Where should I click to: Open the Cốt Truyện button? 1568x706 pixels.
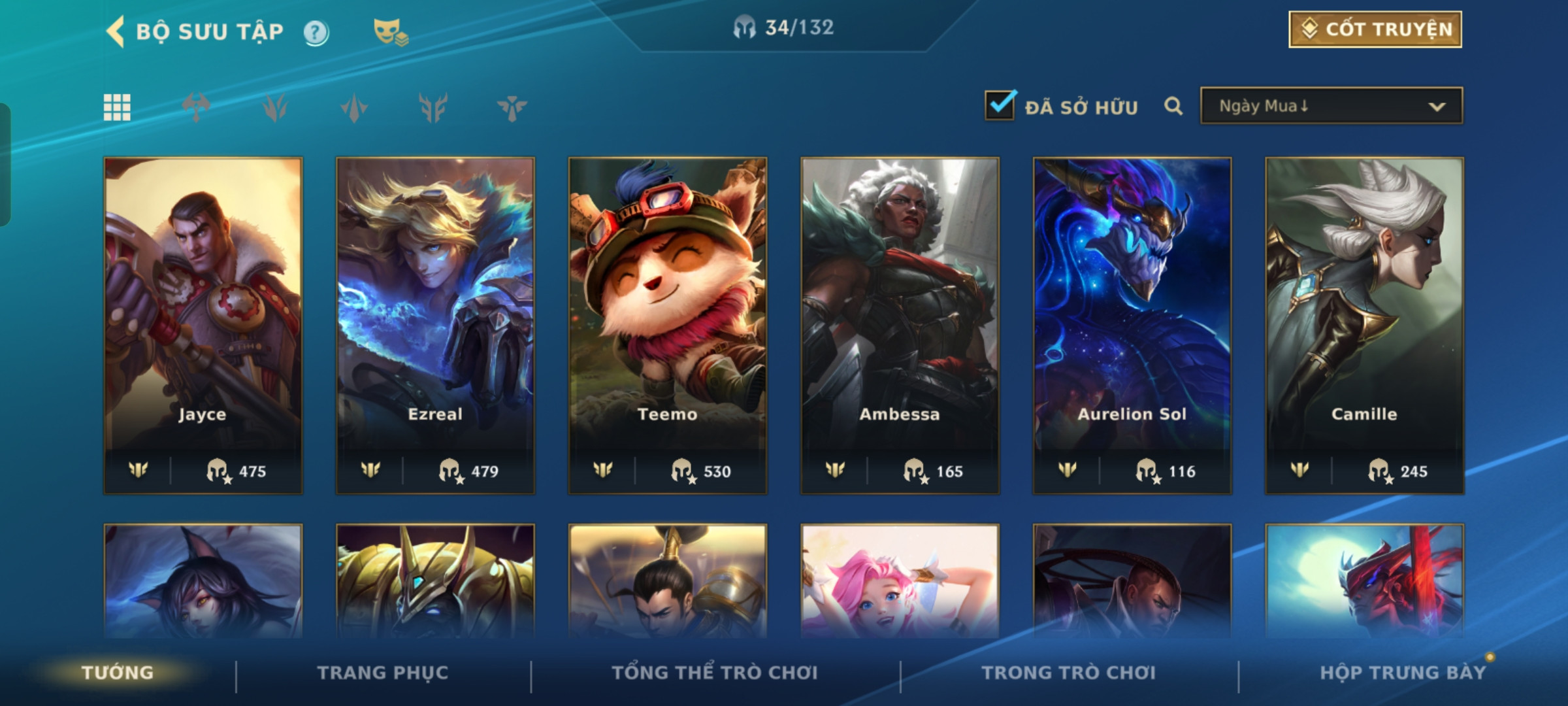[1375, 29]
